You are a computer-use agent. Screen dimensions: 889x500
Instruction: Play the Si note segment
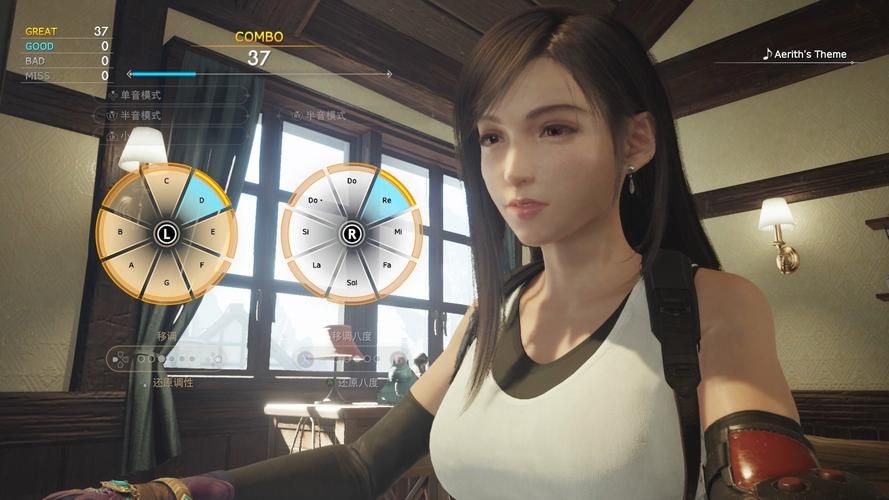[x=305, y=232]
